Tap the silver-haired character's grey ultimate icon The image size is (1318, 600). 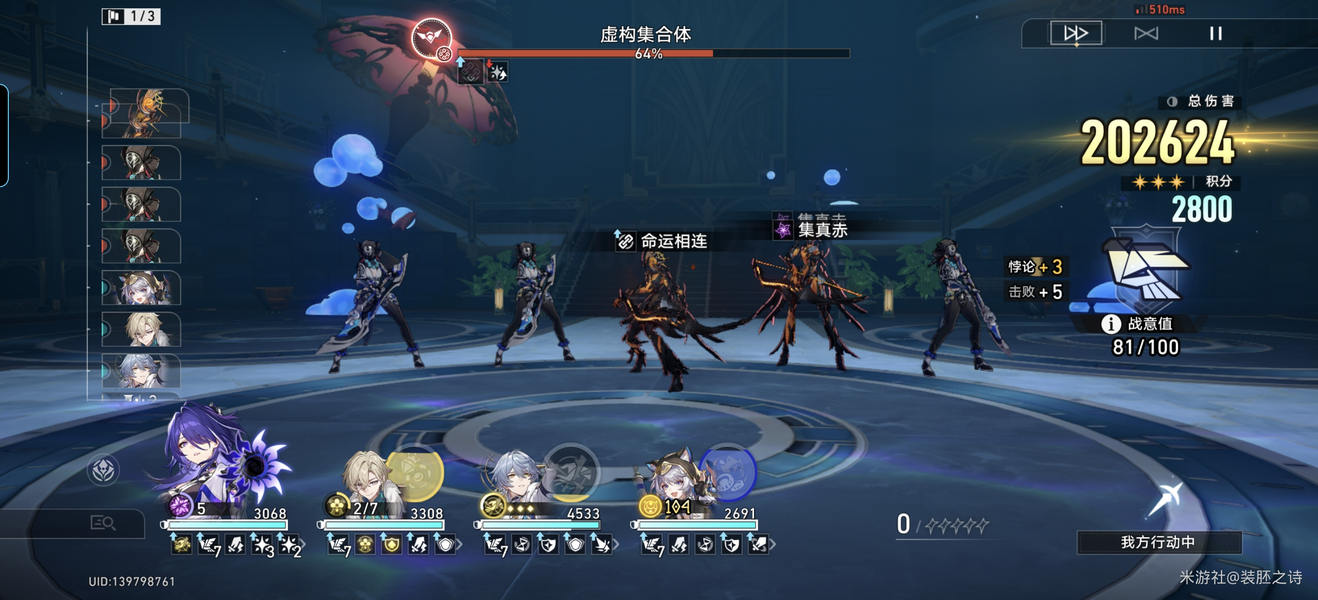point(572,472)
